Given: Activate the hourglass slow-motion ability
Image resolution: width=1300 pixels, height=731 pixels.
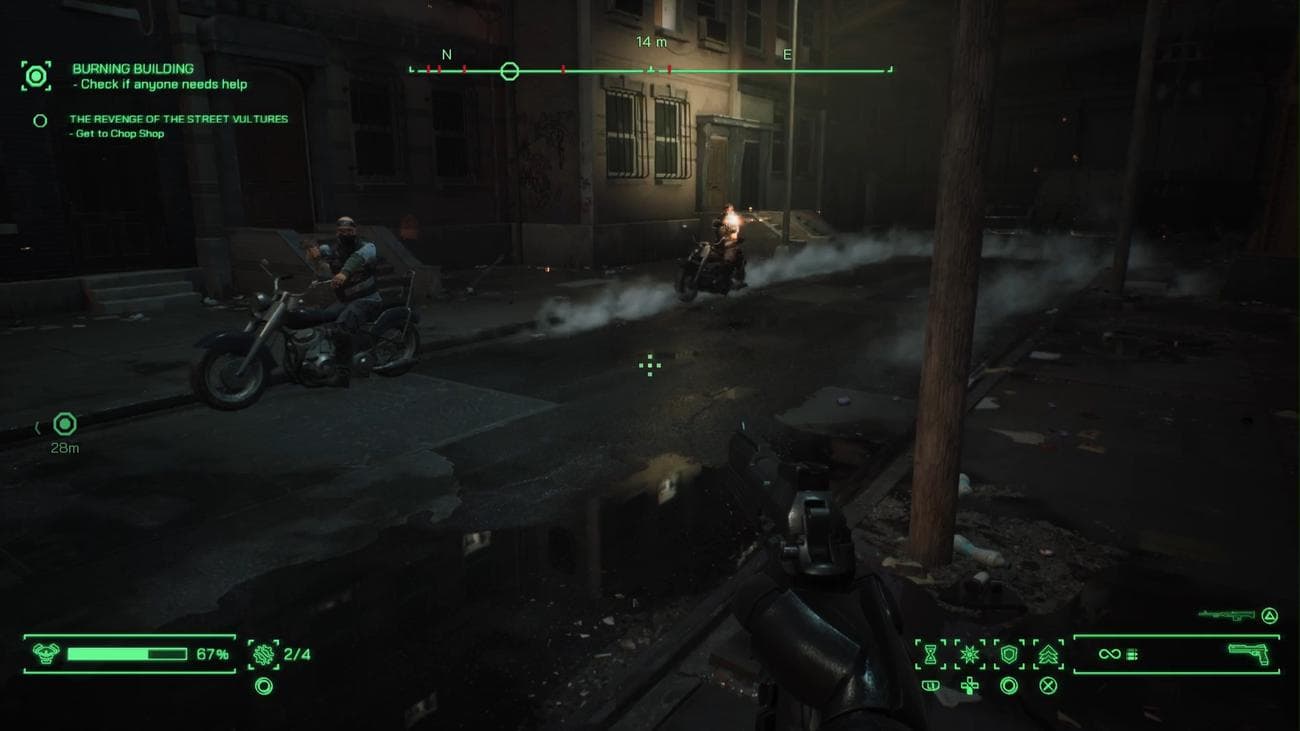Looking at the screenshot, I should (930, 654).
